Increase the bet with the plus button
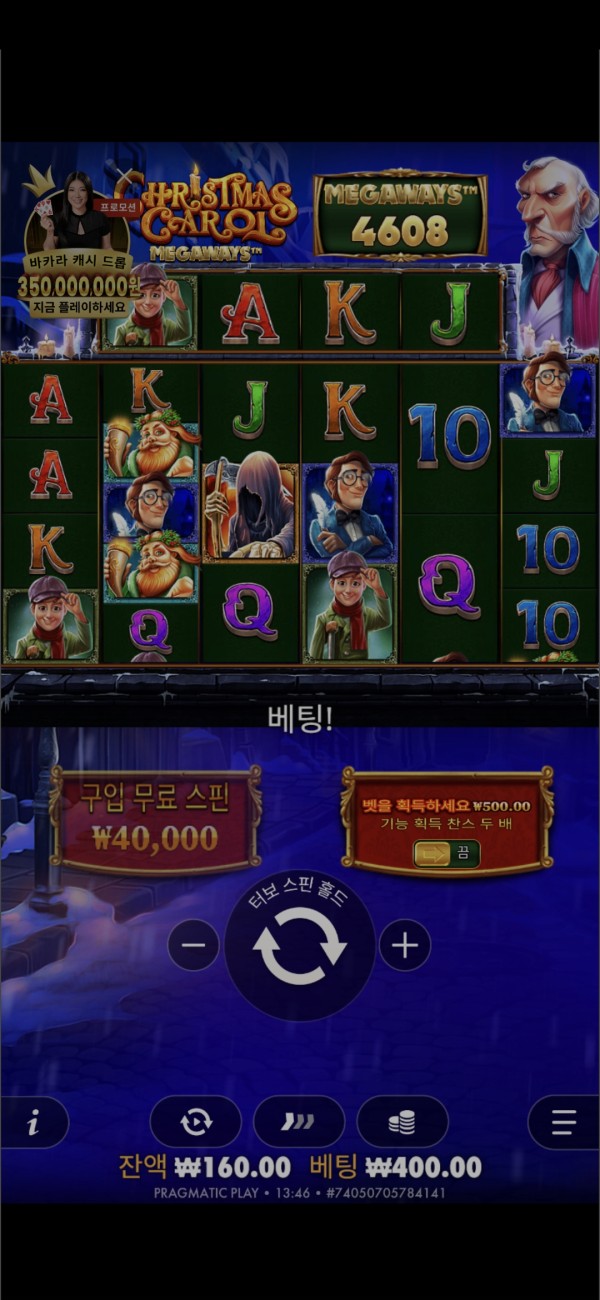Viewport: 600px width, 1300px height. tap(405, 946)
